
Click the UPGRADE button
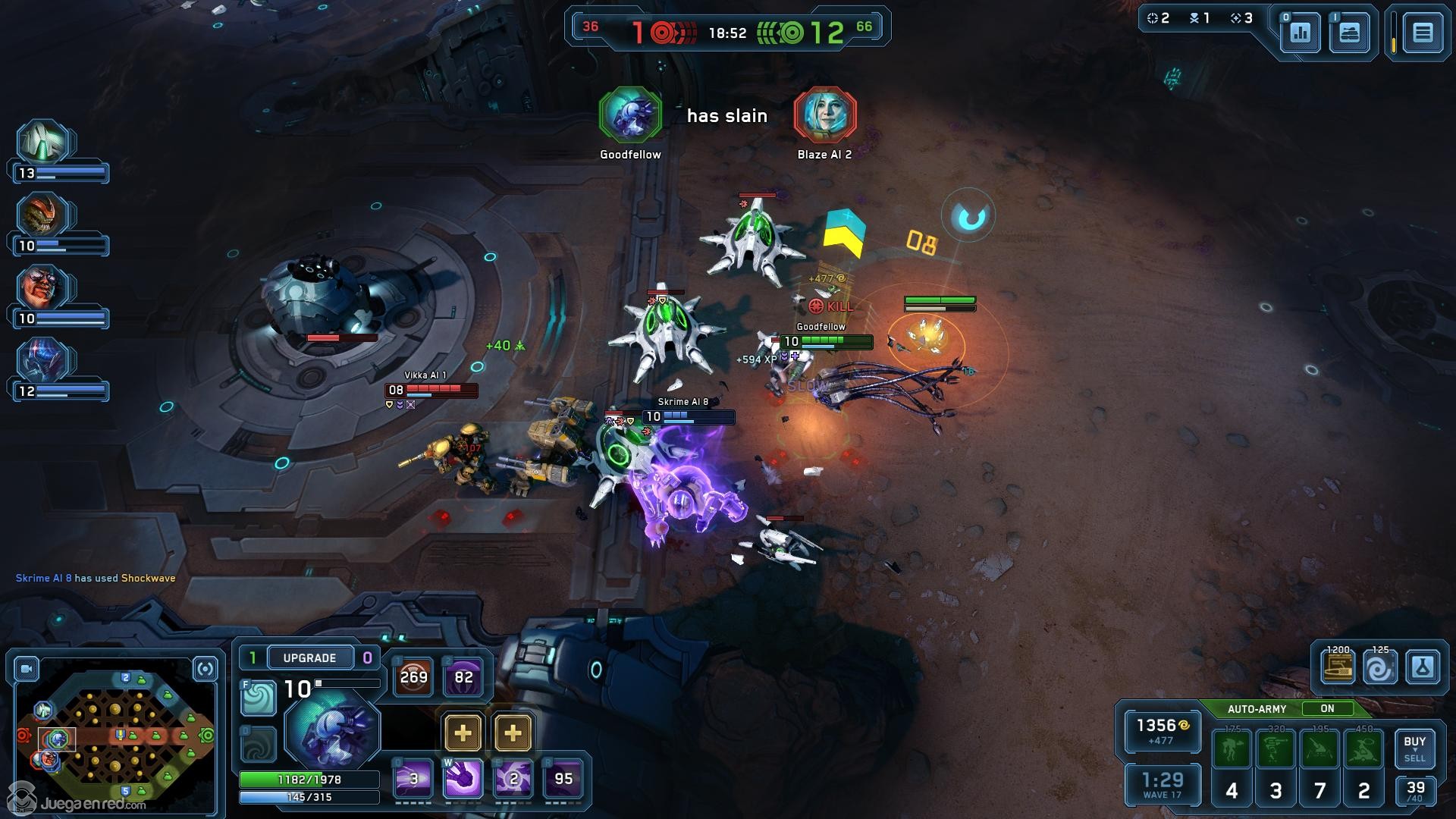point(309,657)
